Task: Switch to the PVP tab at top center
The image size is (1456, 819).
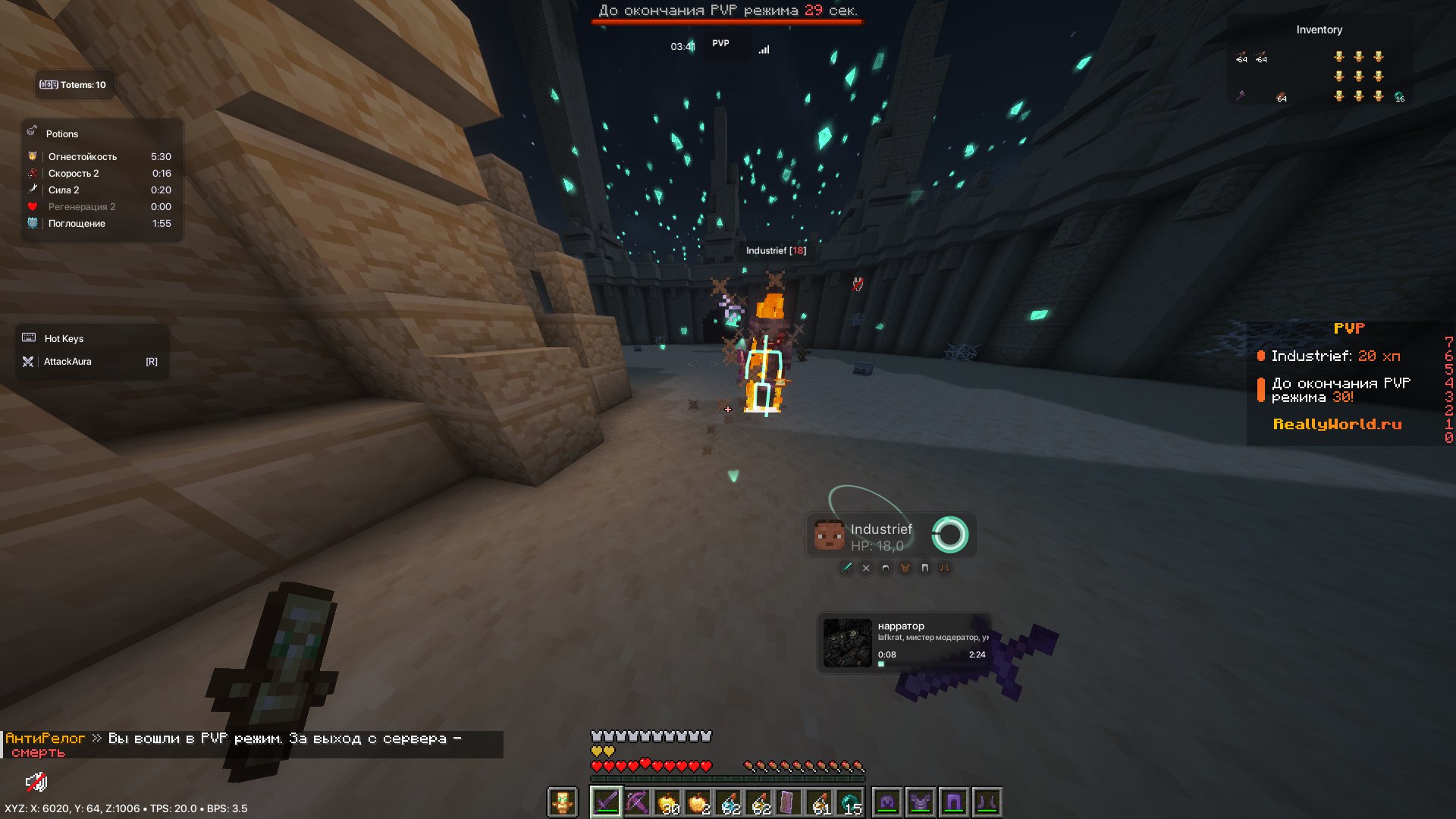Action: 720,43
